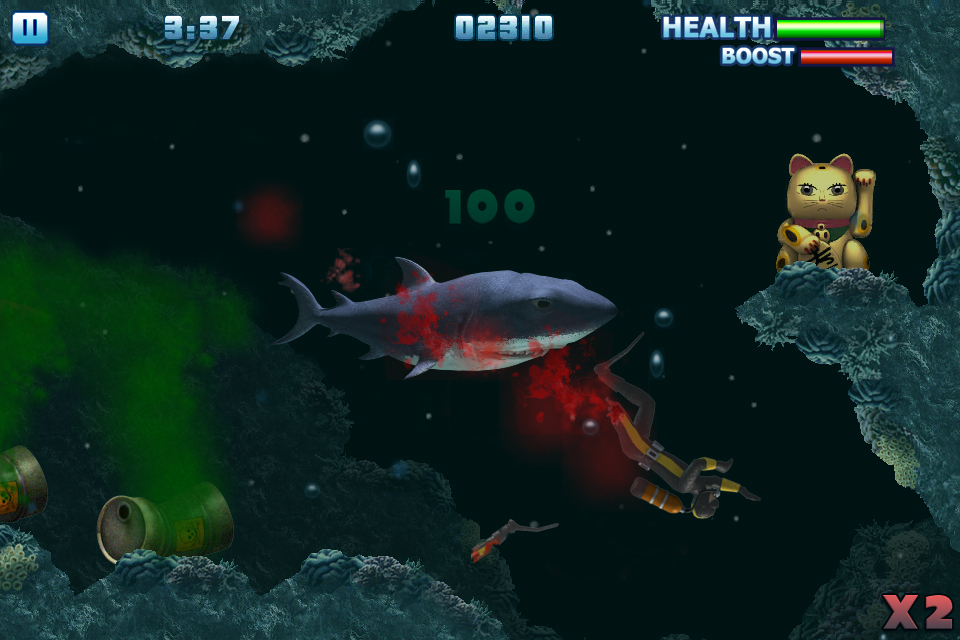This screenshot has width=960, height=640.
Task: Pause the game with the pause button
Action: click(30, 28)
